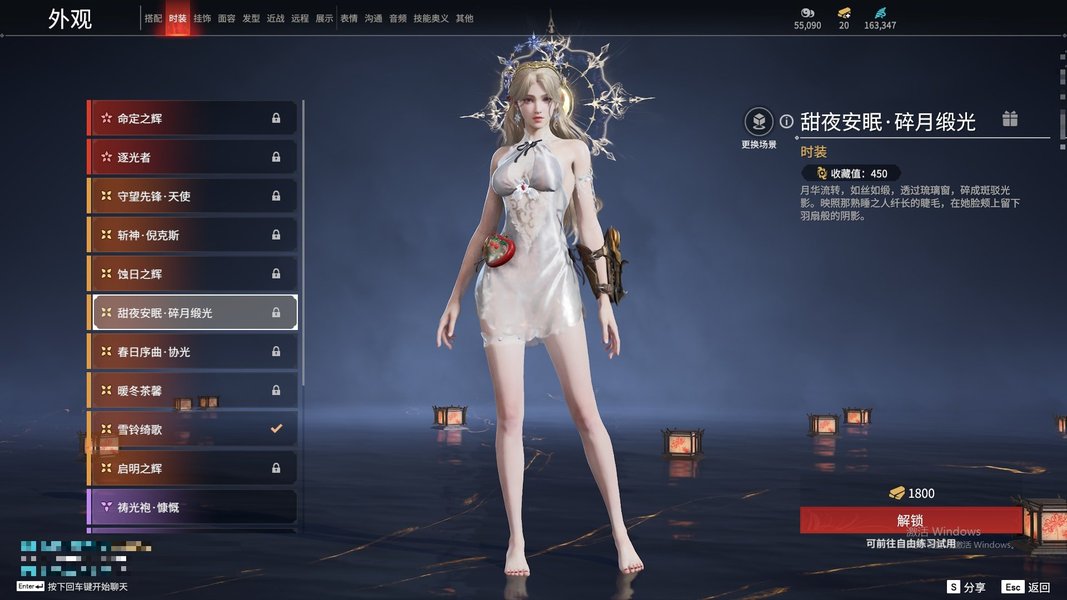Screen dimensions: 1067x600
Task: Switch to the 面容 face tab
Action: [227, 18]
